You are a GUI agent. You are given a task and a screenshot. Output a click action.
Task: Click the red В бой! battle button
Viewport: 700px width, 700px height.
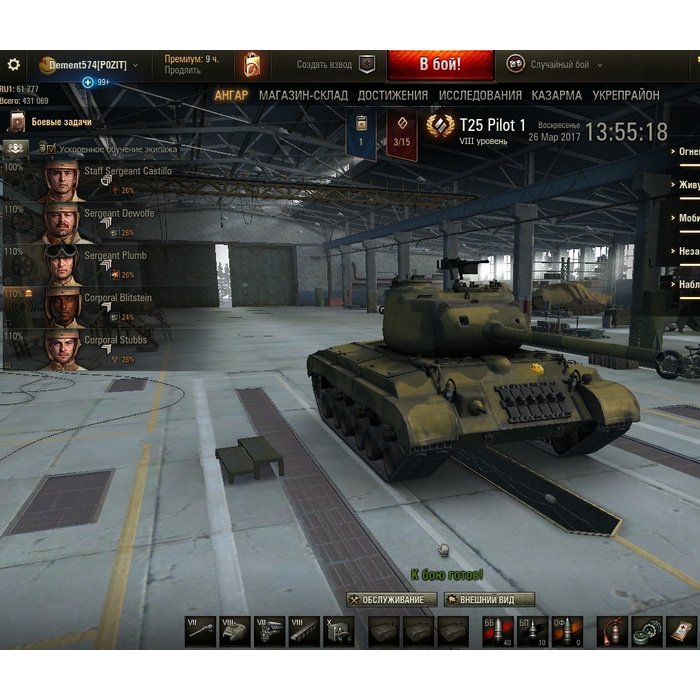(440, 65)
